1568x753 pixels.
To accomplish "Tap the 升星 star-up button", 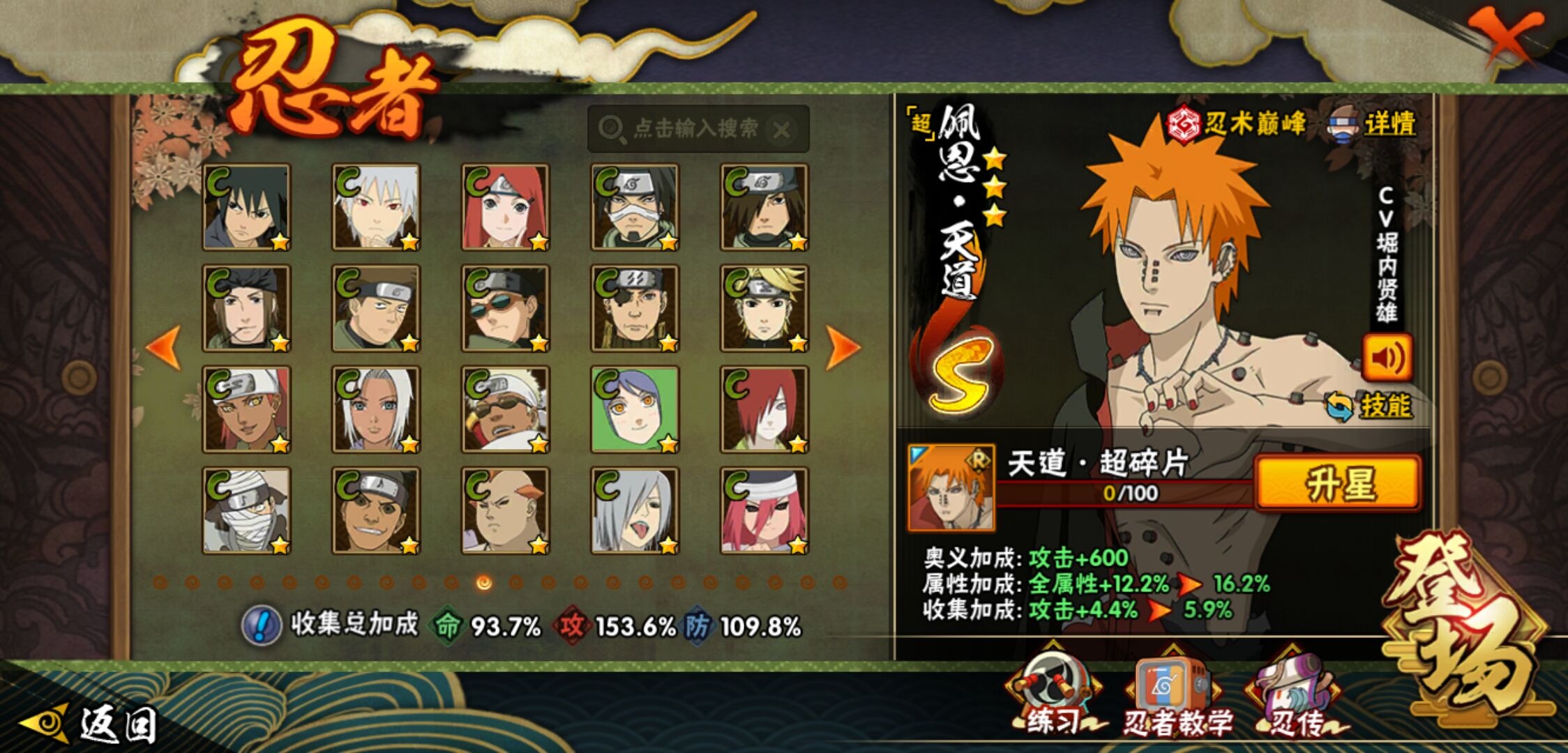I will [x=1338, y=483].
